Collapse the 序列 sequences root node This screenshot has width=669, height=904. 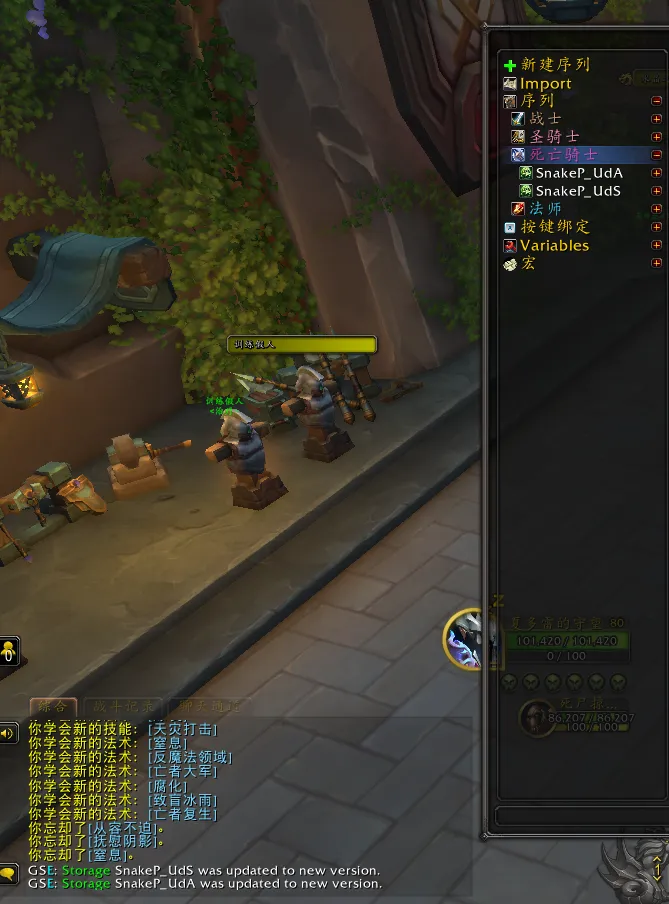[656, 101]
